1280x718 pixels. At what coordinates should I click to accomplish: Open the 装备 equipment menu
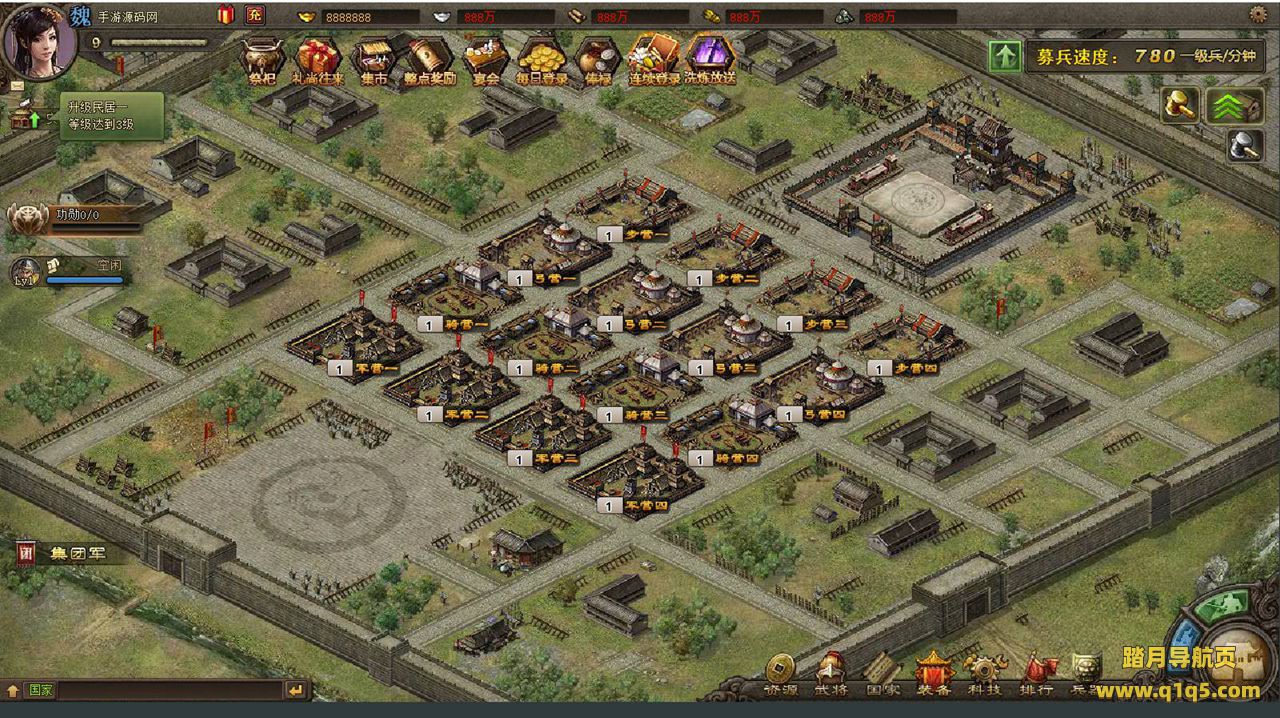point(932,674)
